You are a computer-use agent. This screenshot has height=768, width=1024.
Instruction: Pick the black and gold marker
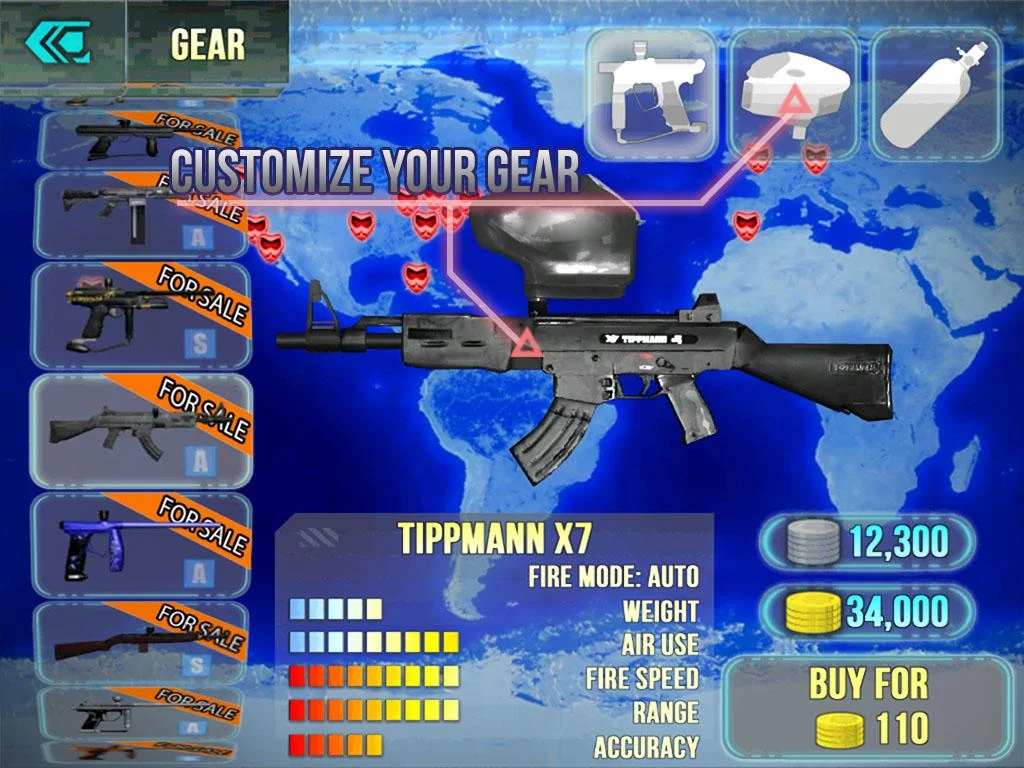140,315
